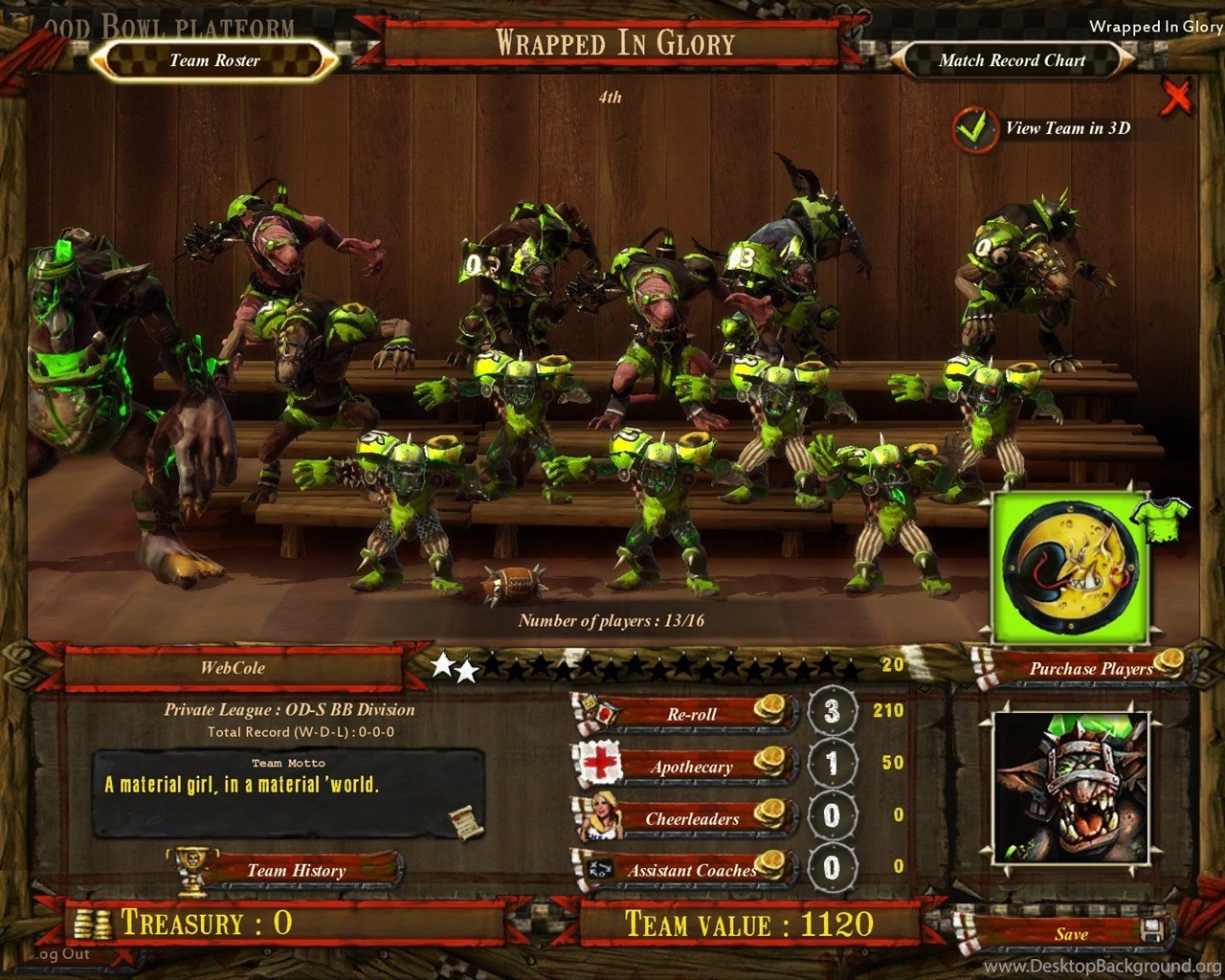This screenshot has height=980, width=1225.
Task: Buy a team Re-roll
Action: click(x=691, y=714)
